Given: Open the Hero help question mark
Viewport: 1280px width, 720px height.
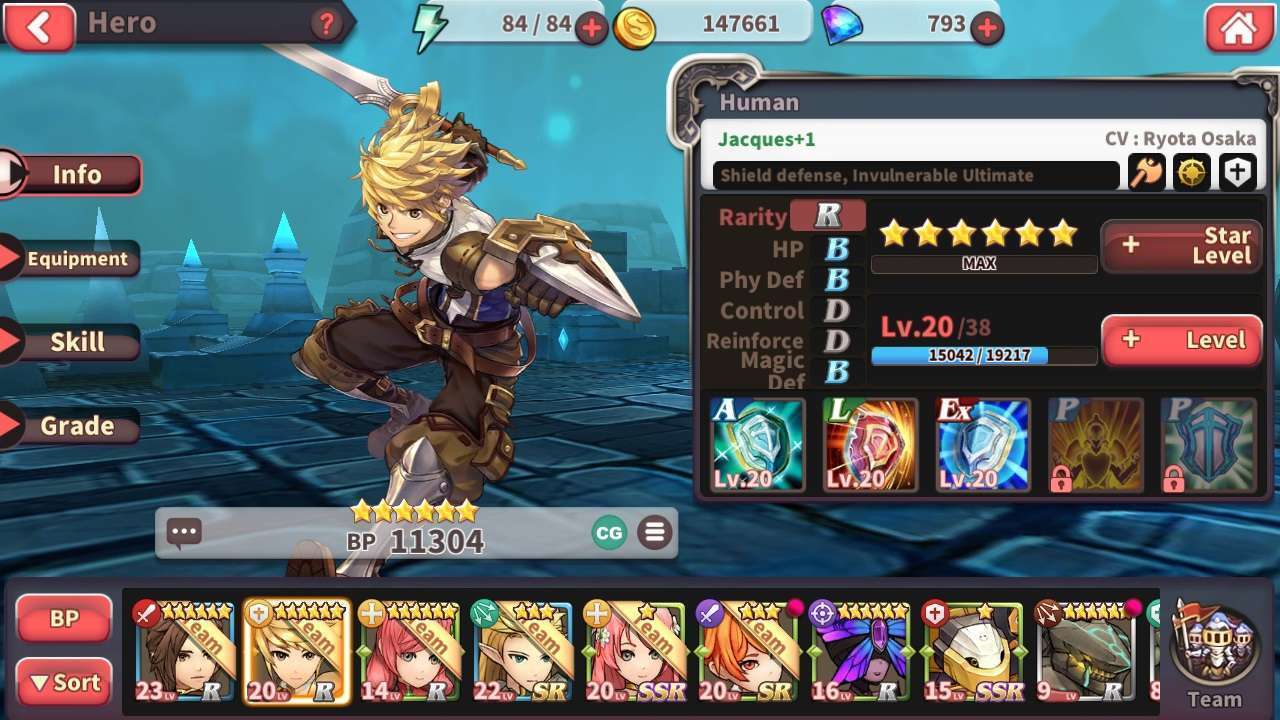Looking at the screenshot, I should tap(326, 25).
